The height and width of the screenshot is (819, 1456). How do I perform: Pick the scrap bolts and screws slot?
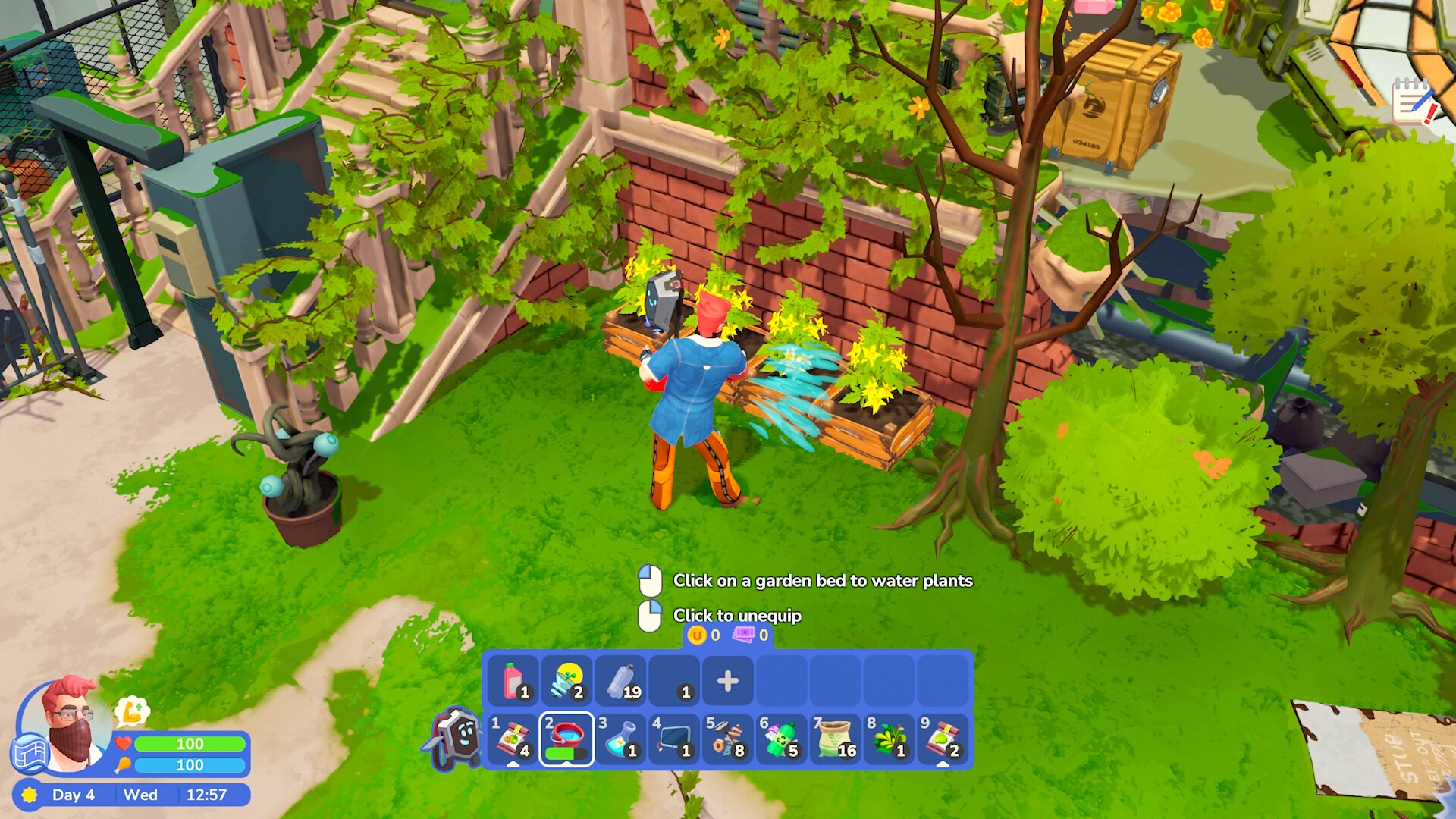pyautogui.click(x=727, y=739)
